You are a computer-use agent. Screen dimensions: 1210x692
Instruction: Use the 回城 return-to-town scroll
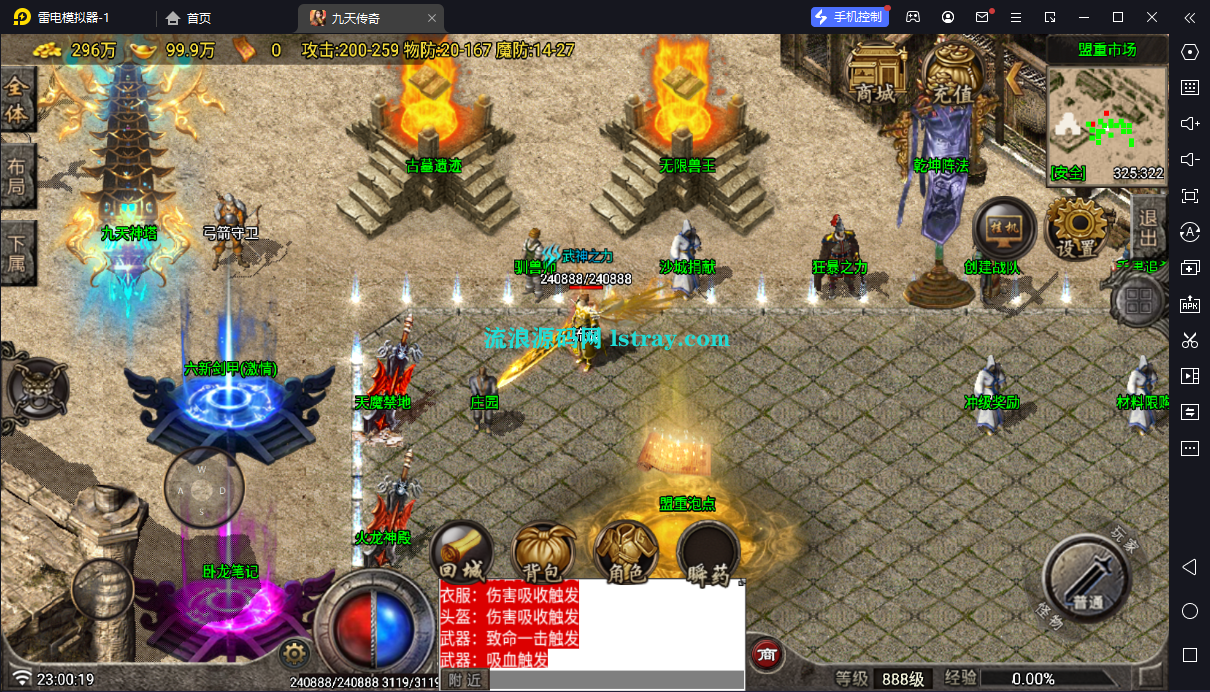tap(461, 554)
